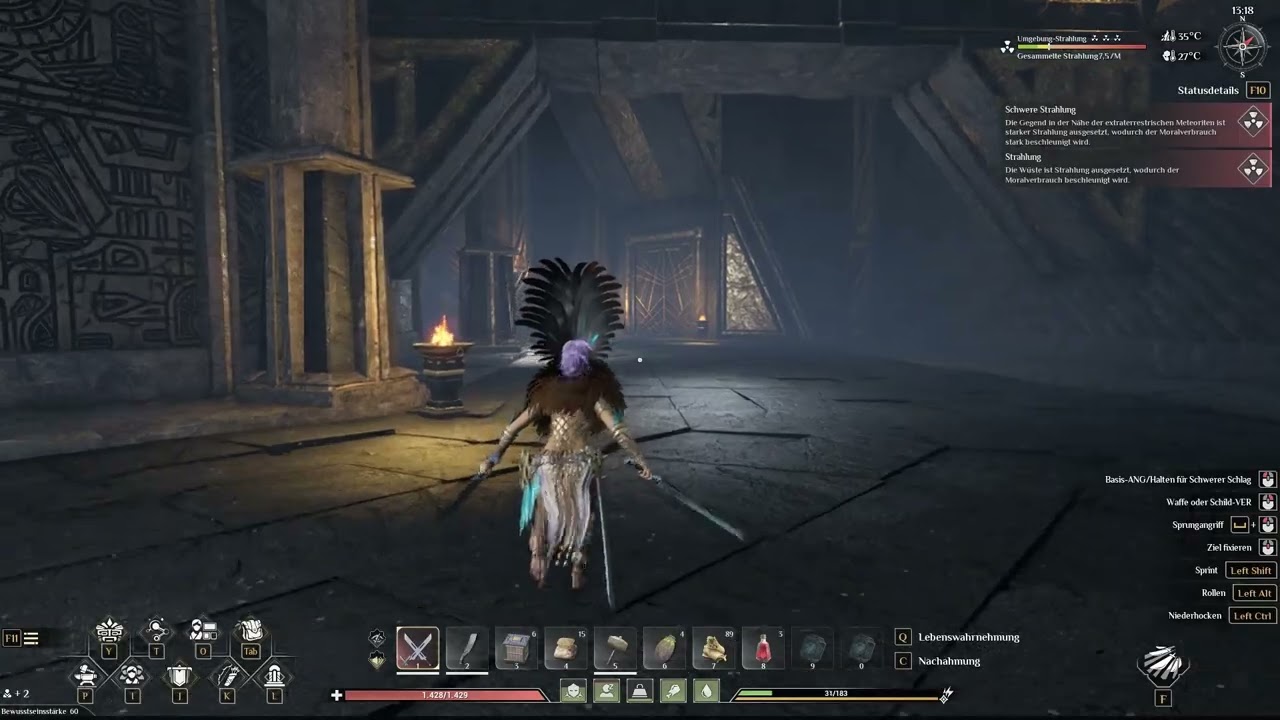Viewport: 1280px width, 720px height.
Task: Open the bow and quiver icon
Action: tap(227, 675)
